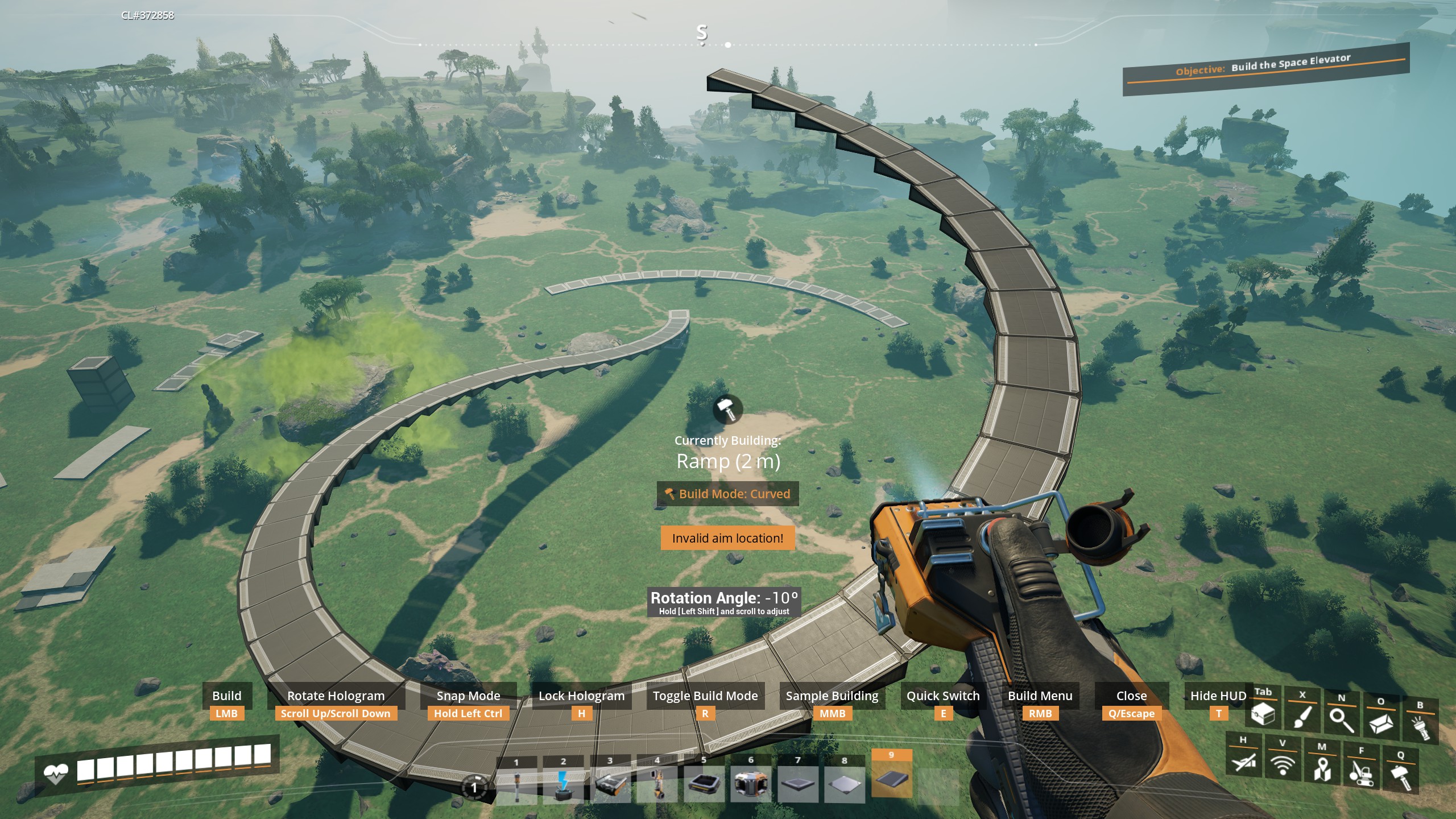Open the inventory chest icon
The image size is (1456, 819).
point(1263,714)
